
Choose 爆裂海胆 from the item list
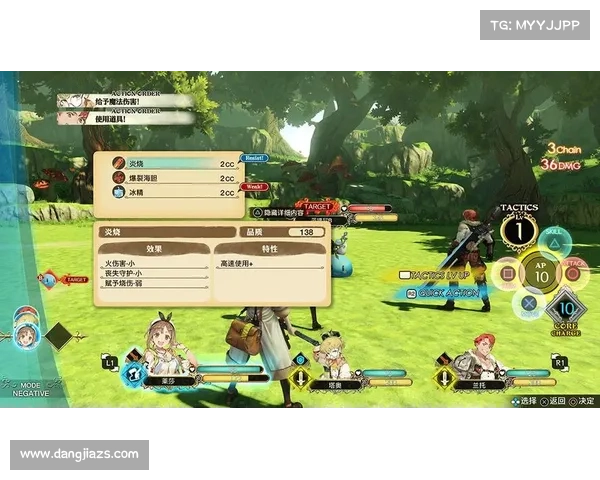[170, 177]
